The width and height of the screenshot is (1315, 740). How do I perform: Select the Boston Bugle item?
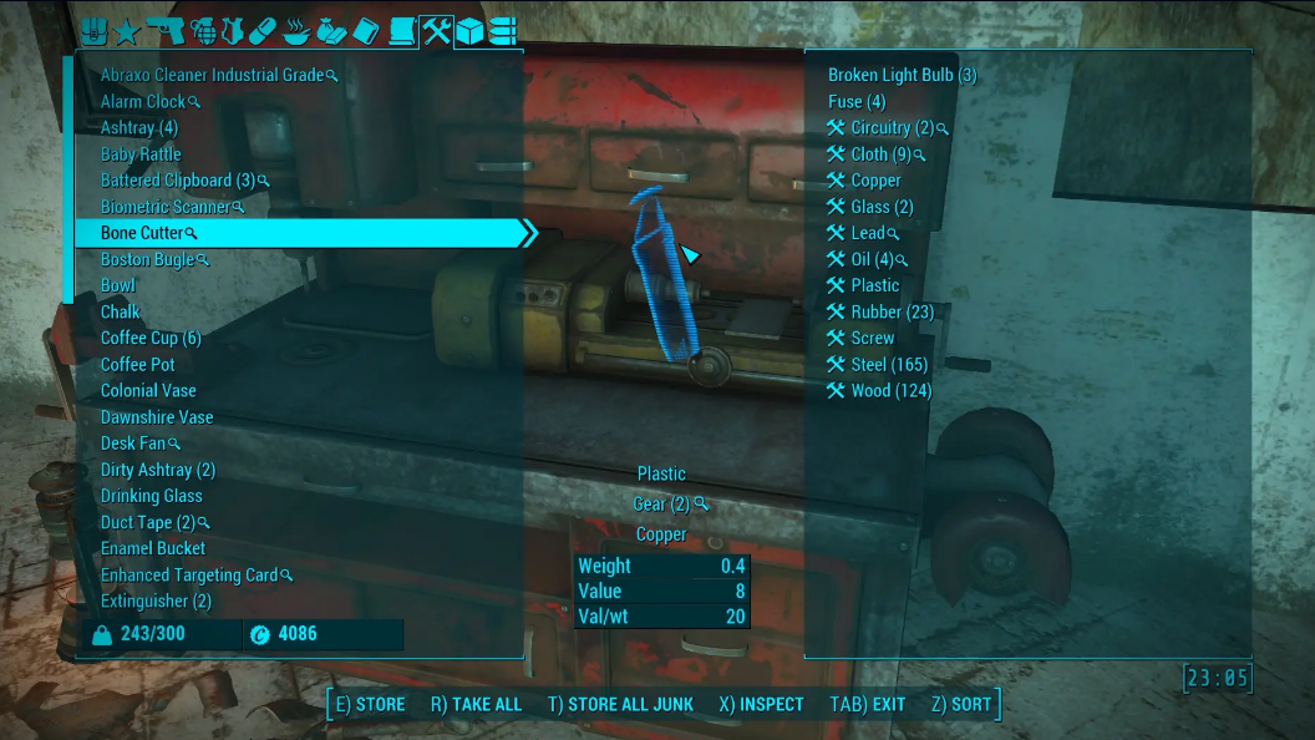pos(147,260)
